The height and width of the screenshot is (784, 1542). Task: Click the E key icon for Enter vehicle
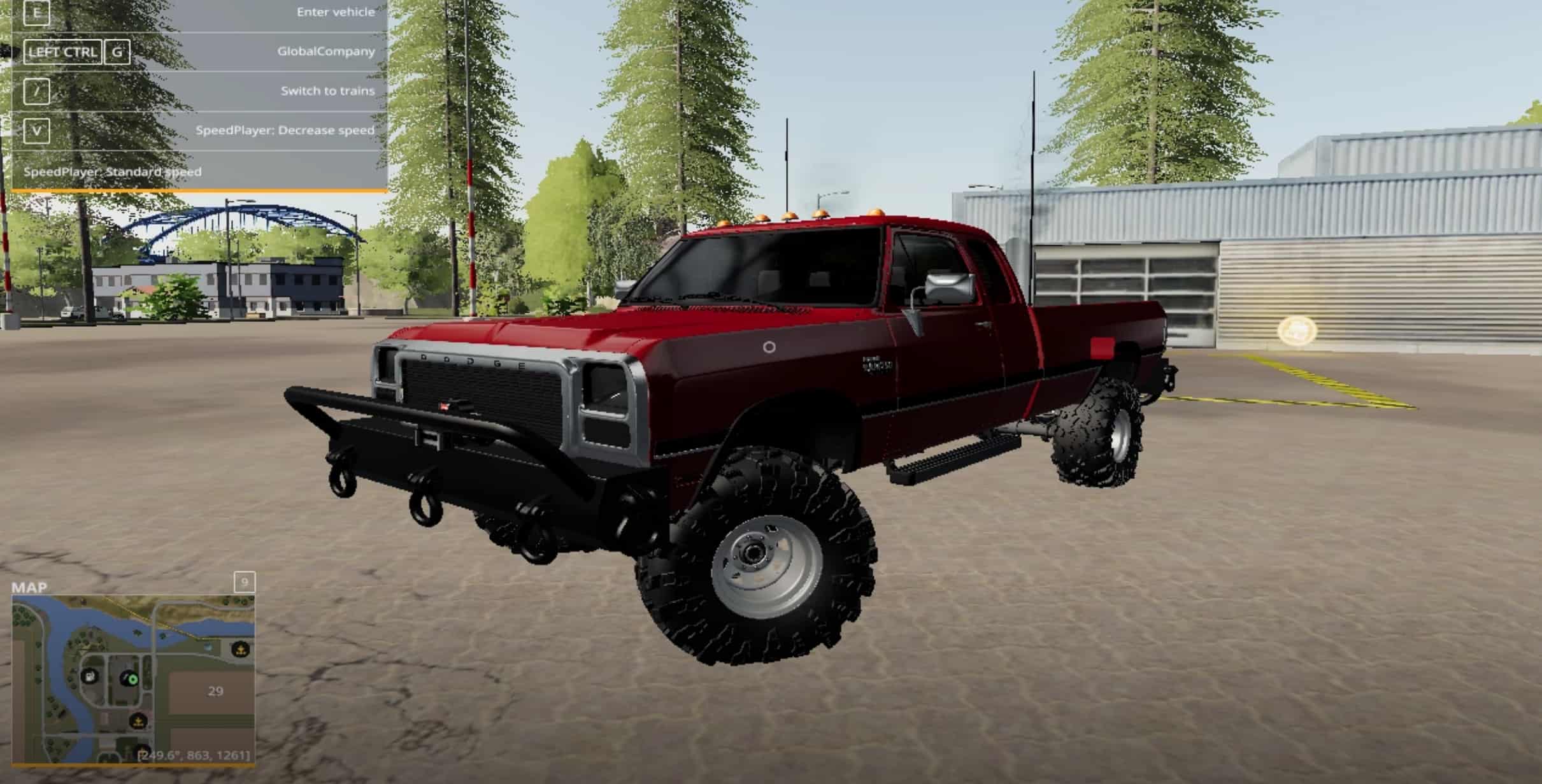pos(37,13)
